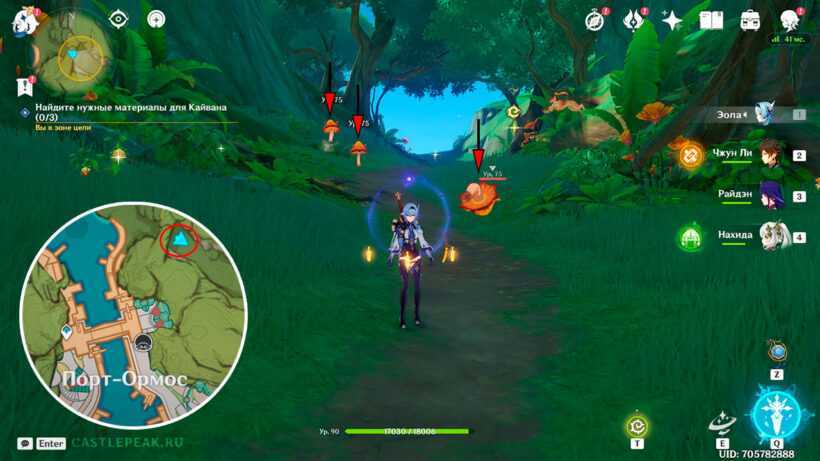Switch to party member Райдэн
Image resolution: width=820 pixels, height=461 pixels.
click(770, 195)
